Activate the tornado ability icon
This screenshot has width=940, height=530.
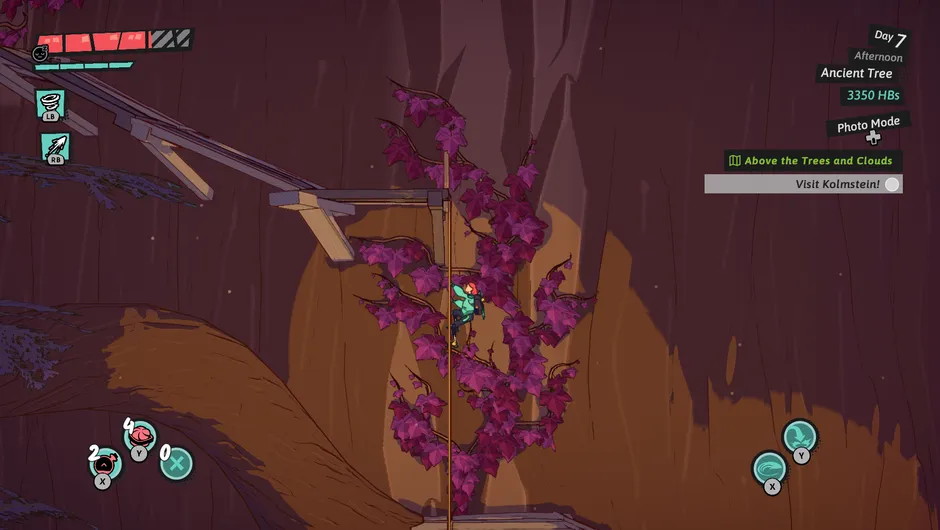[50, 101]
